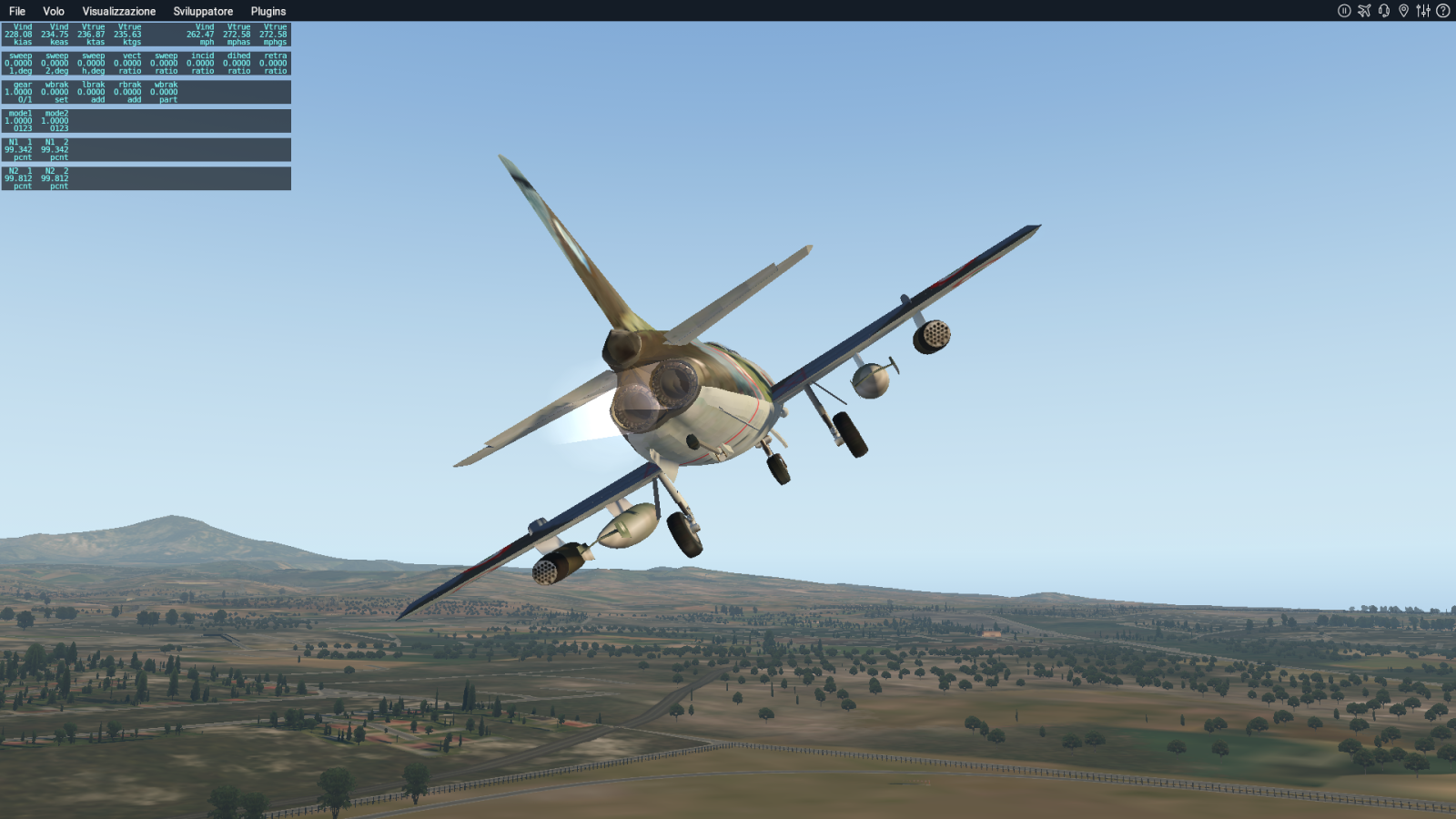Open the Plugins menu
This screenshot has height=819, width=1456.
268,11
